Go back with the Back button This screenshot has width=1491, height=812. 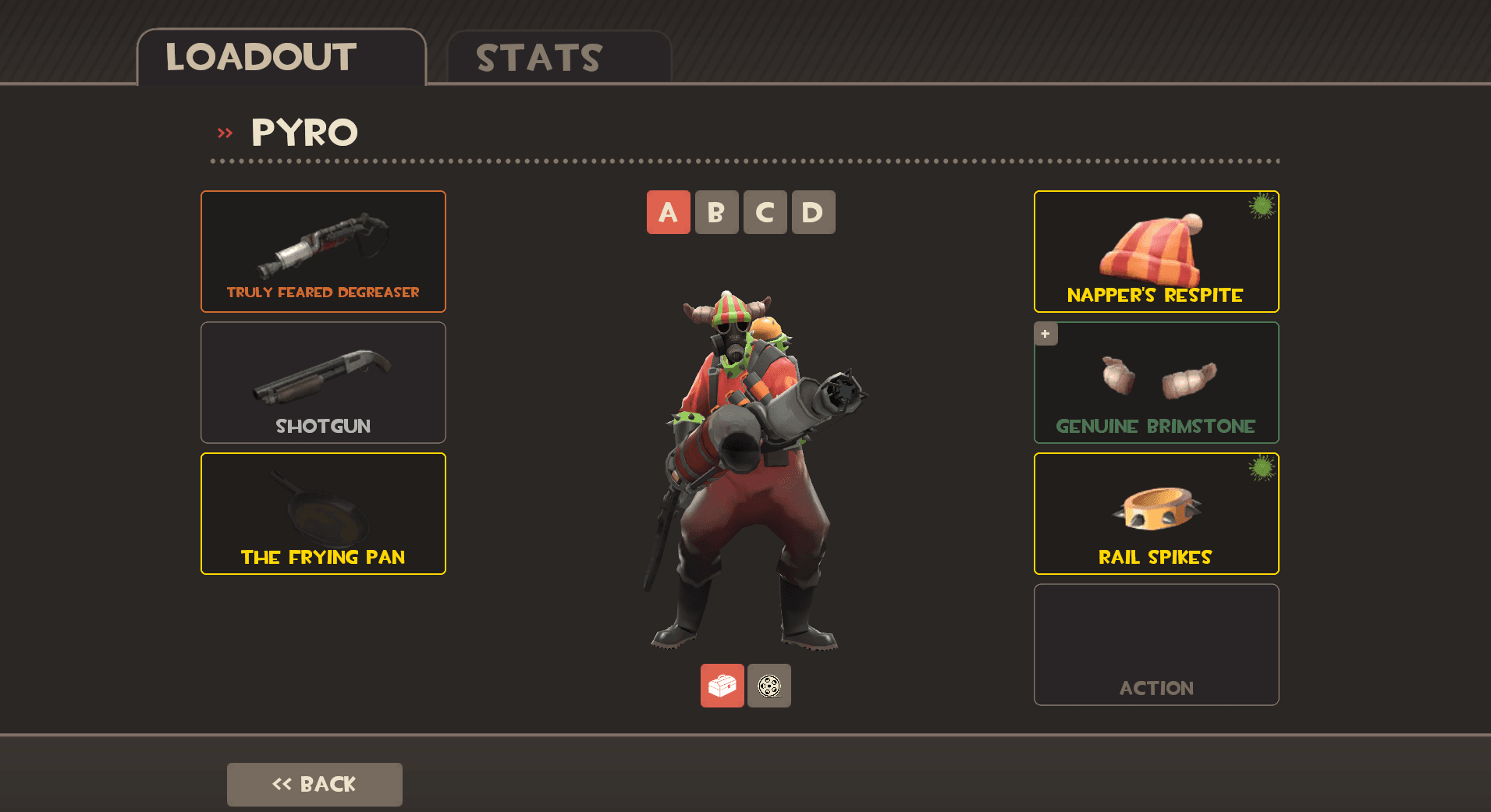pos(314,784)
